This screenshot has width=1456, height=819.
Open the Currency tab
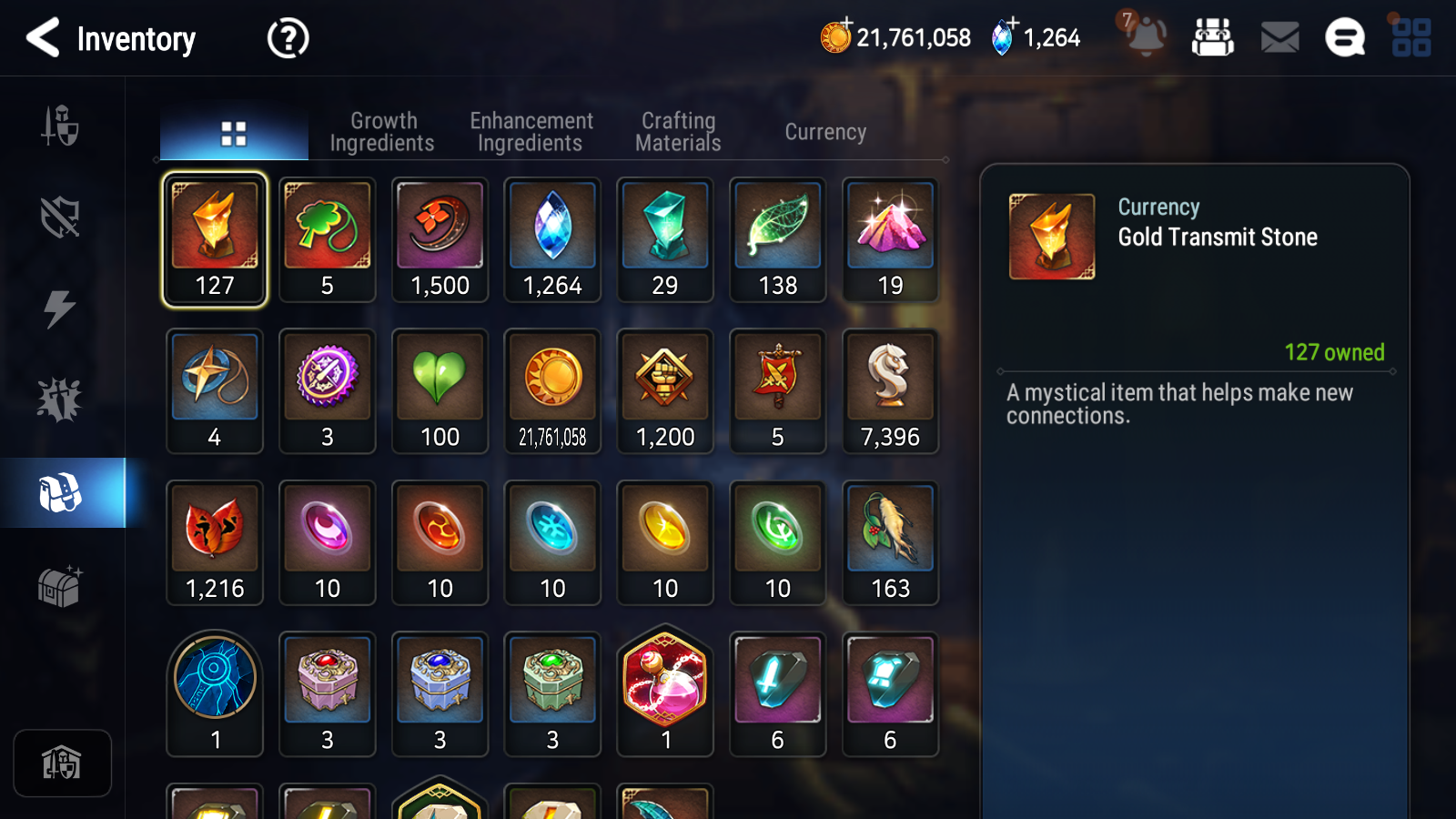824,131
